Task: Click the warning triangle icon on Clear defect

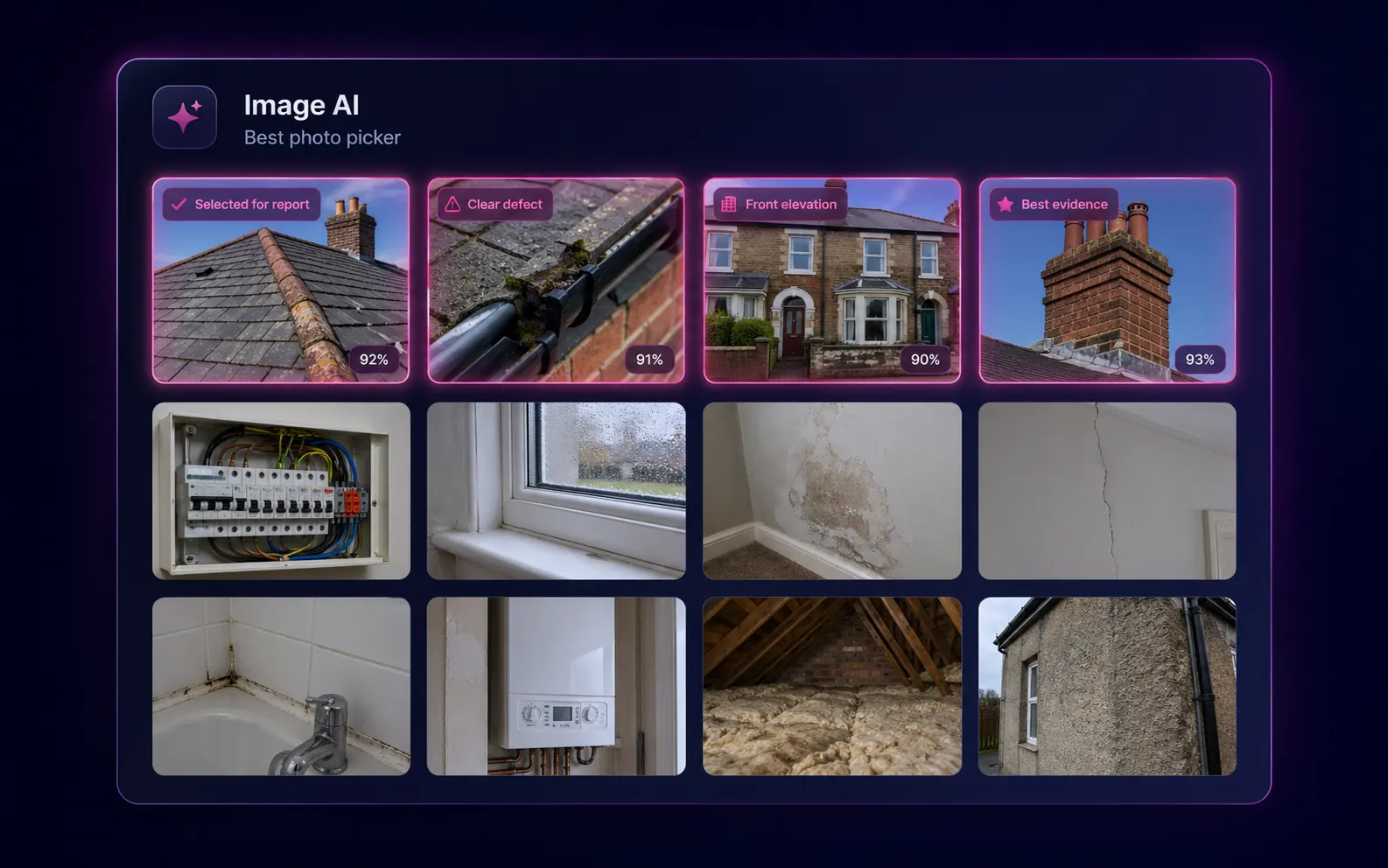Action: (452, 204)
